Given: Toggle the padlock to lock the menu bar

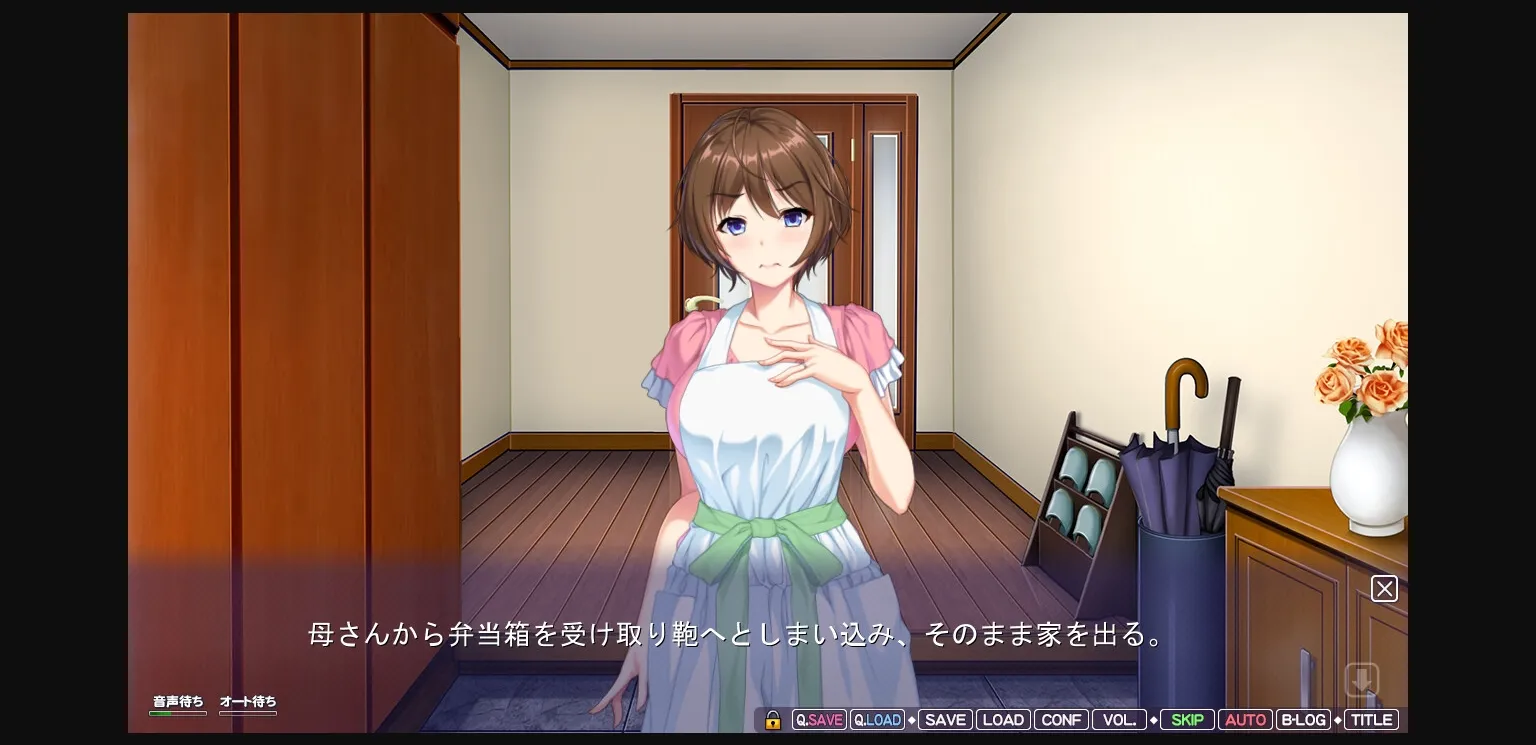Looking at the screenshot, I should pos(772,719).
